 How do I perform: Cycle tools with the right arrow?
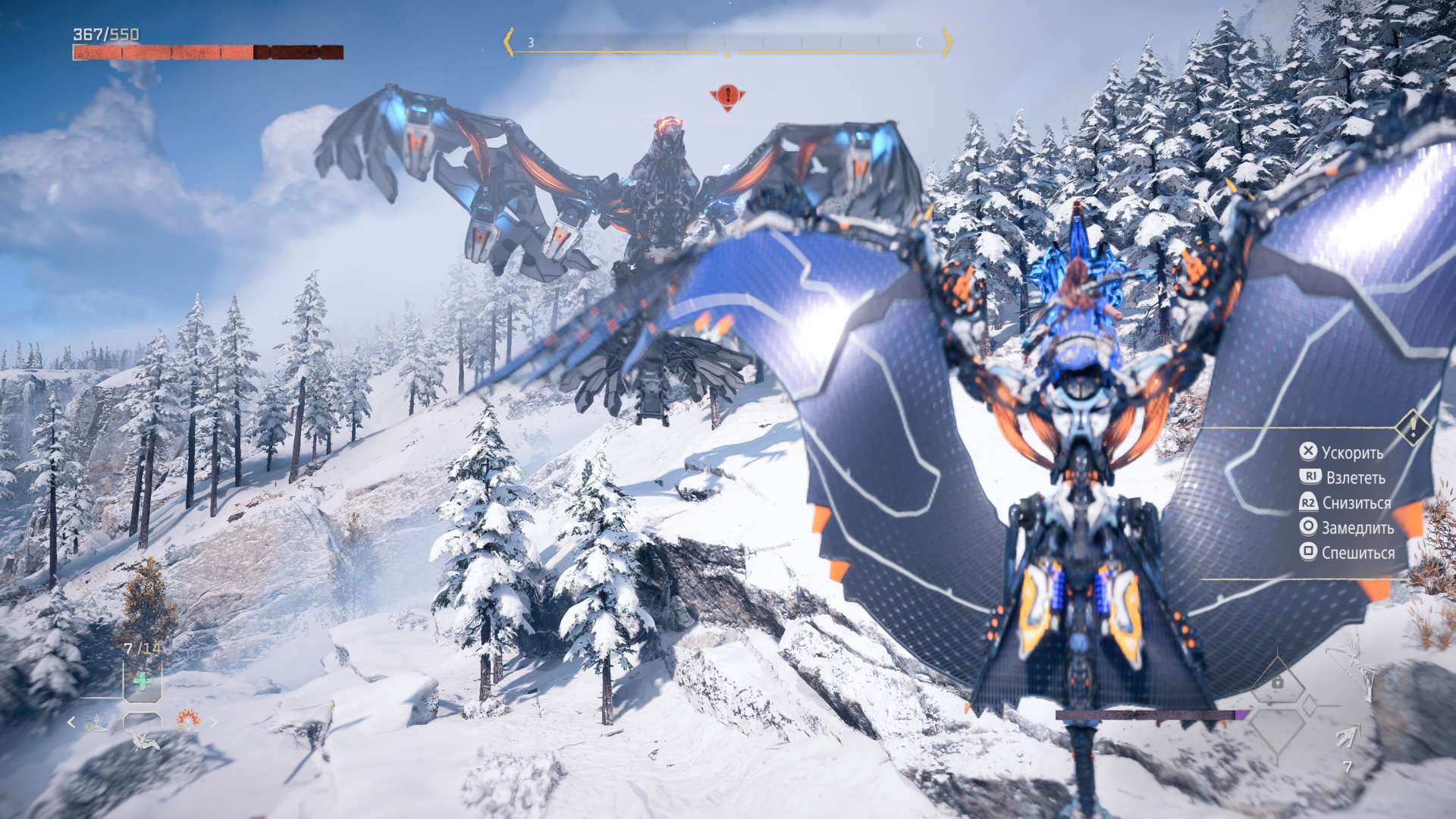(214, 723)
